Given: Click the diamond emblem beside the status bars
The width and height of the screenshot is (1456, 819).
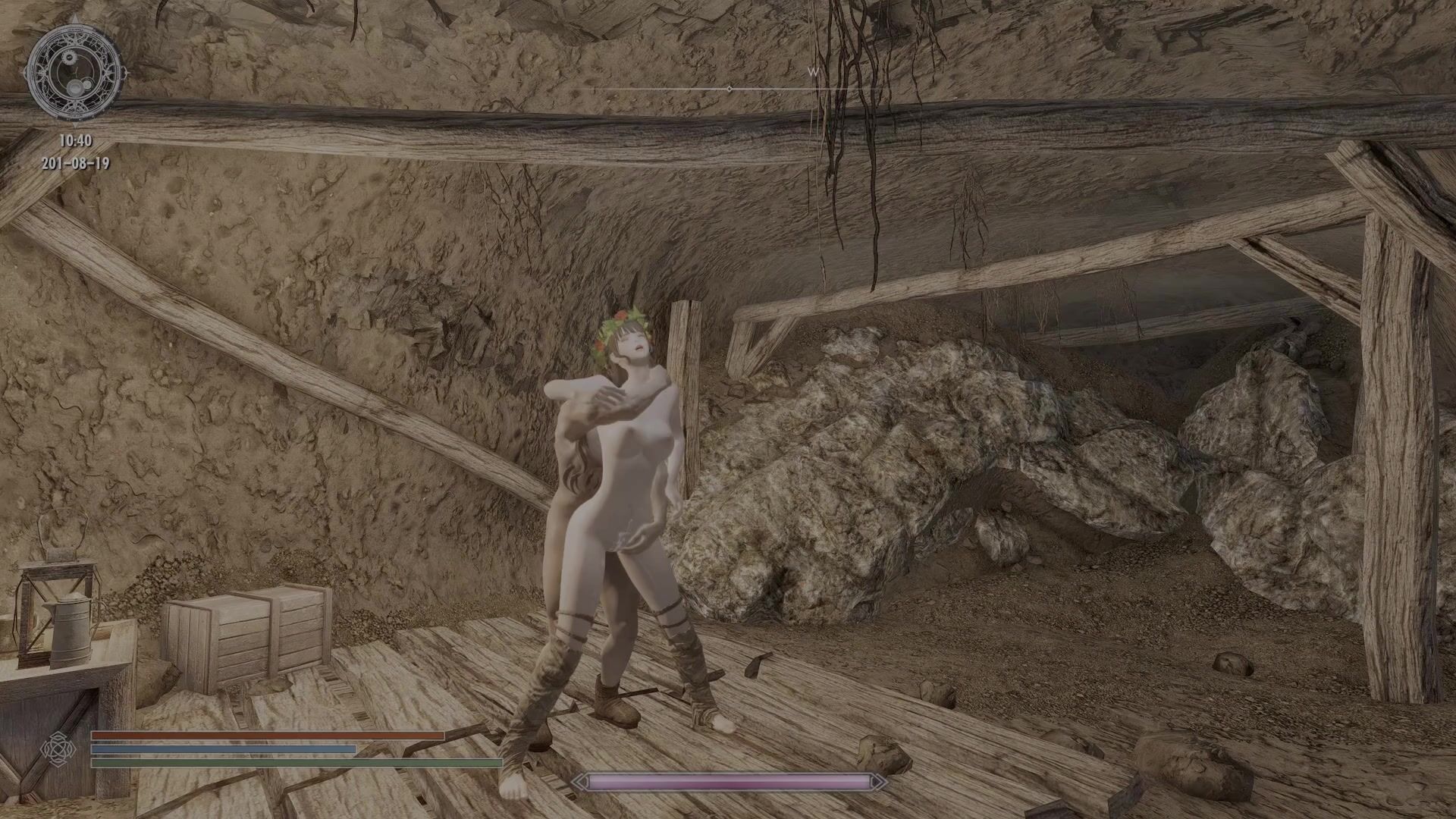Looking at the screenshot, I should pyautogui.click(x=58, y=750).
